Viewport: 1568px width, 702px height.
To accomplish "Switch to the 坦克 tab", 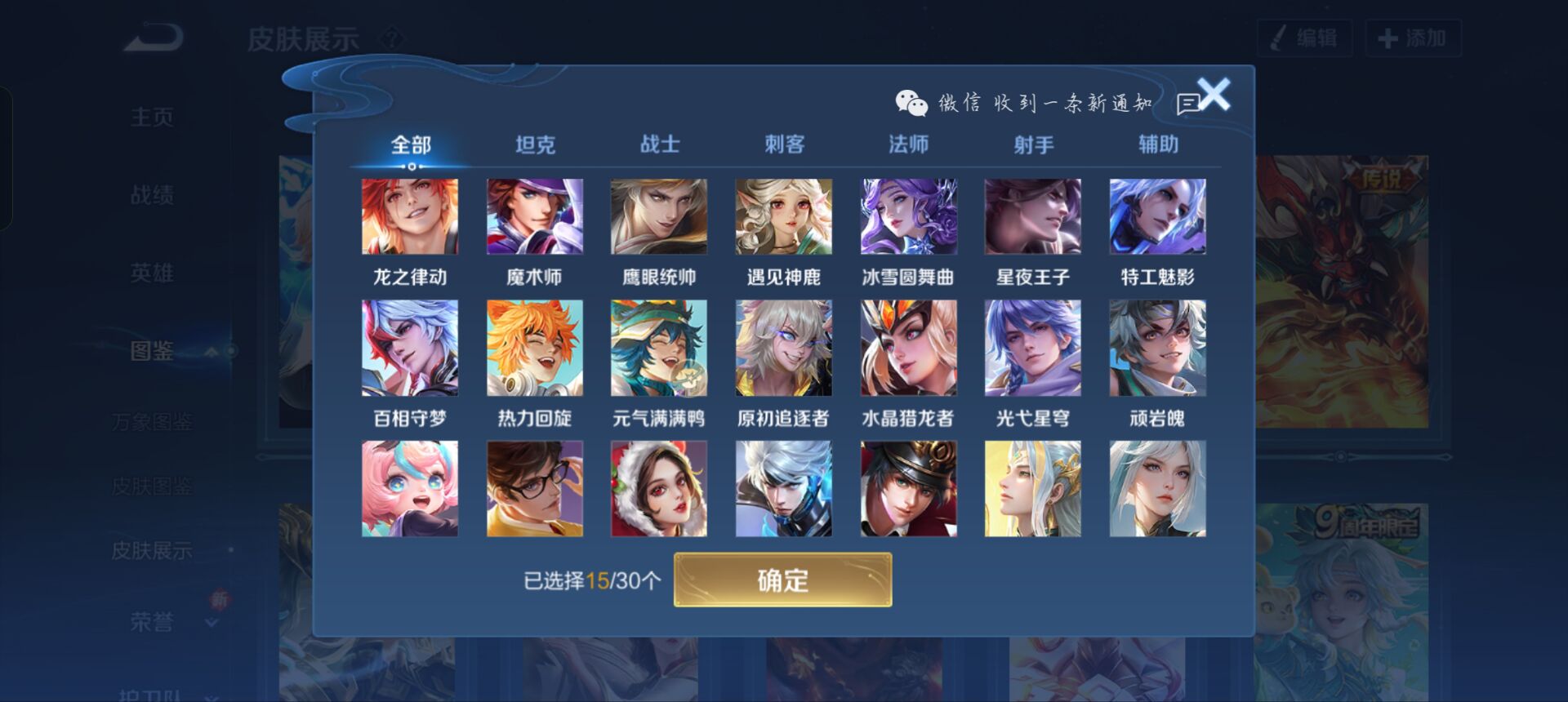I will (533, 144).
